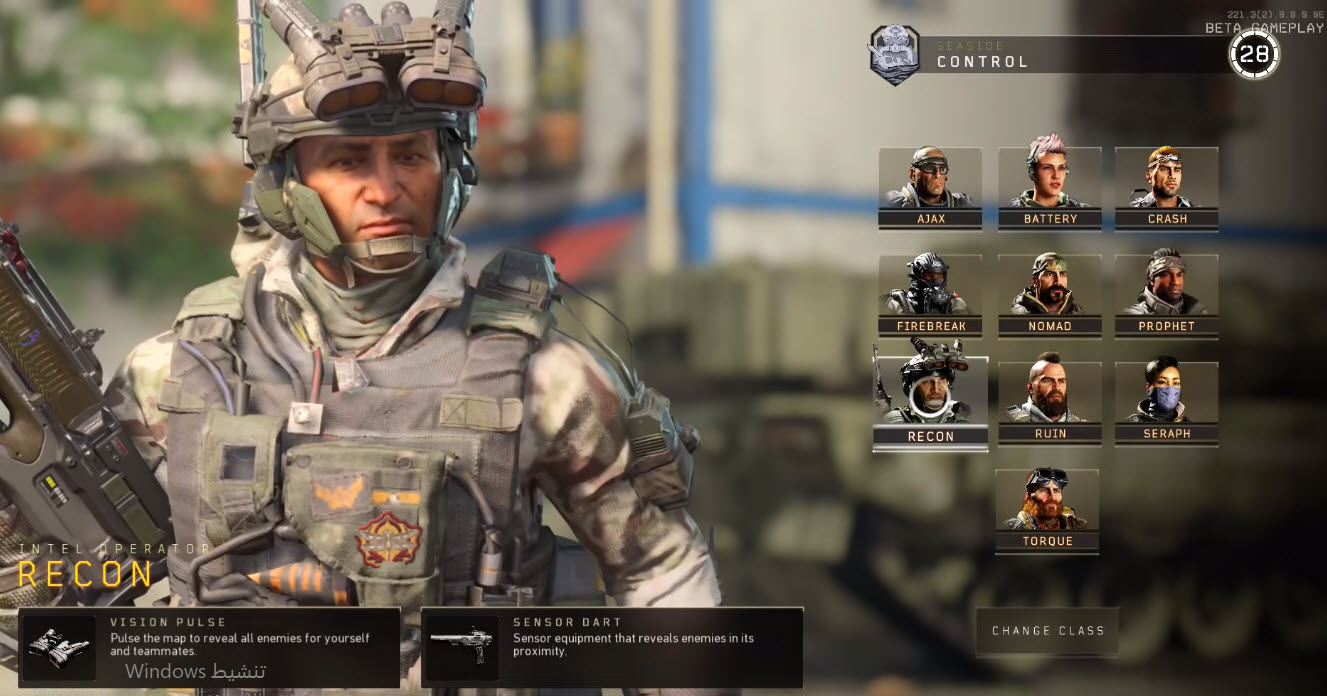Select the Seraph specialist tile

click(x=1166, y=402)
